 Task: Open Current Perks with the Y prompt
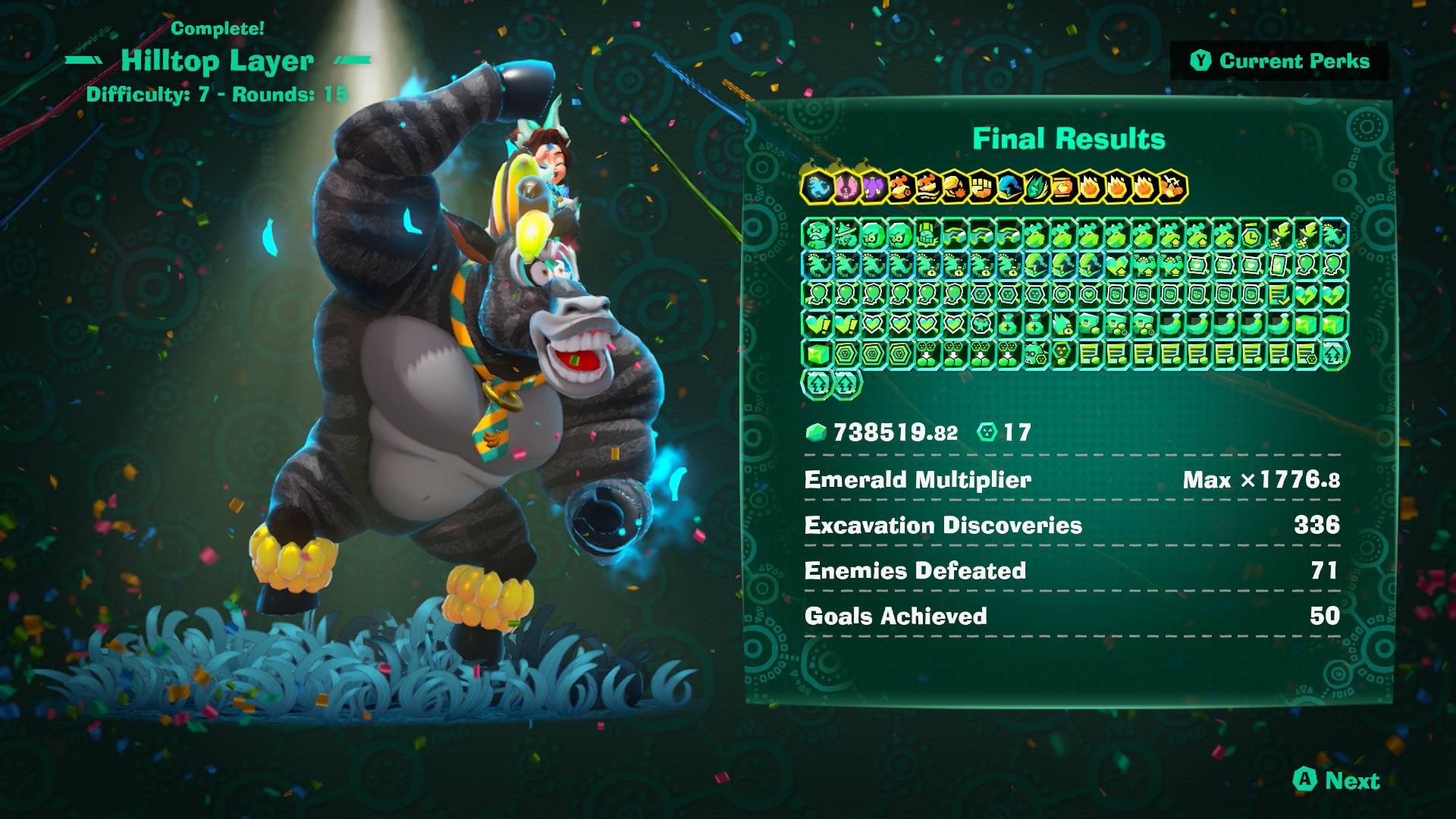1282,64
